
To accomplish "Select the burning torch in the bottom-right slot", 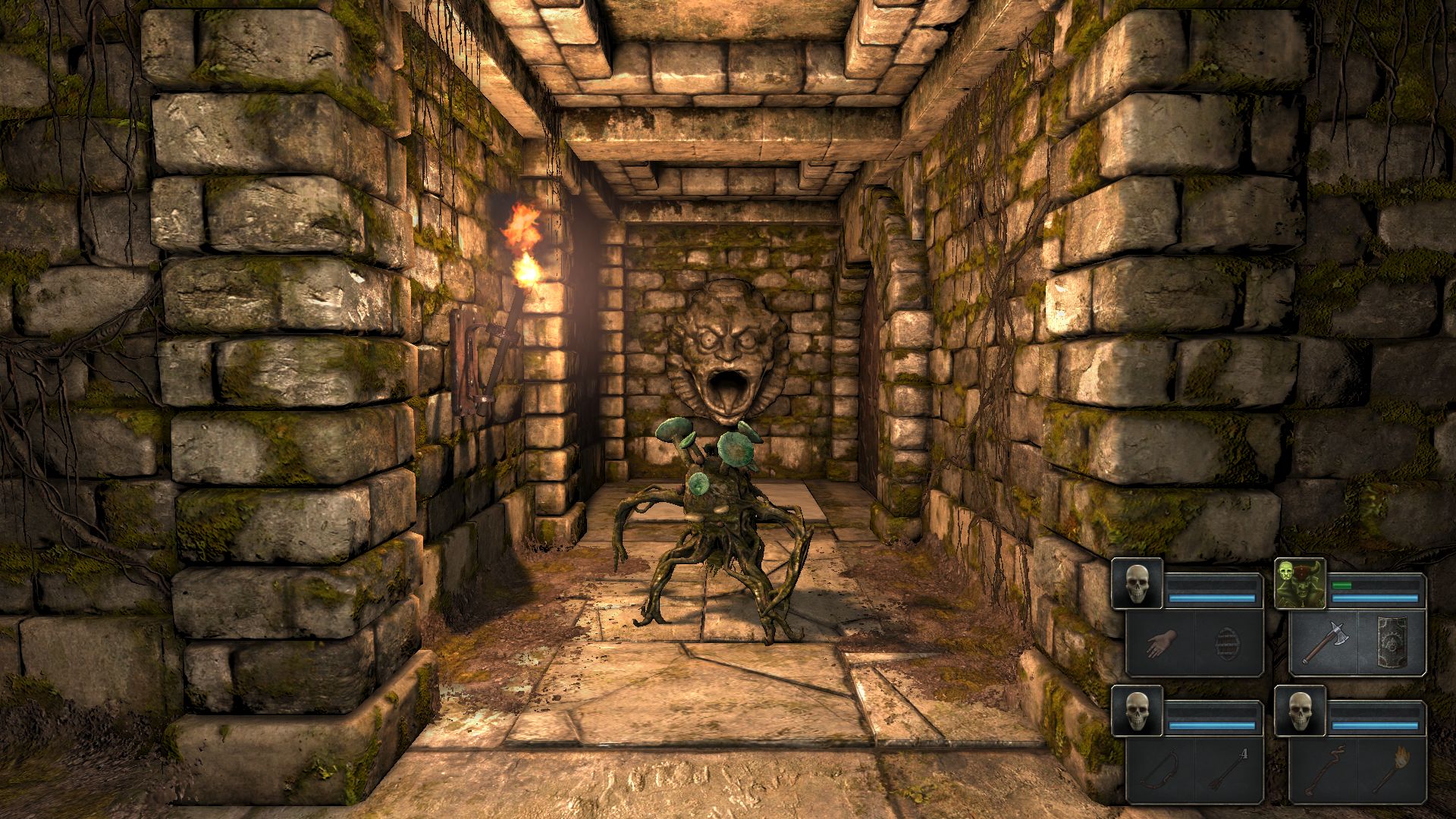I will (x=1390, y=769).
